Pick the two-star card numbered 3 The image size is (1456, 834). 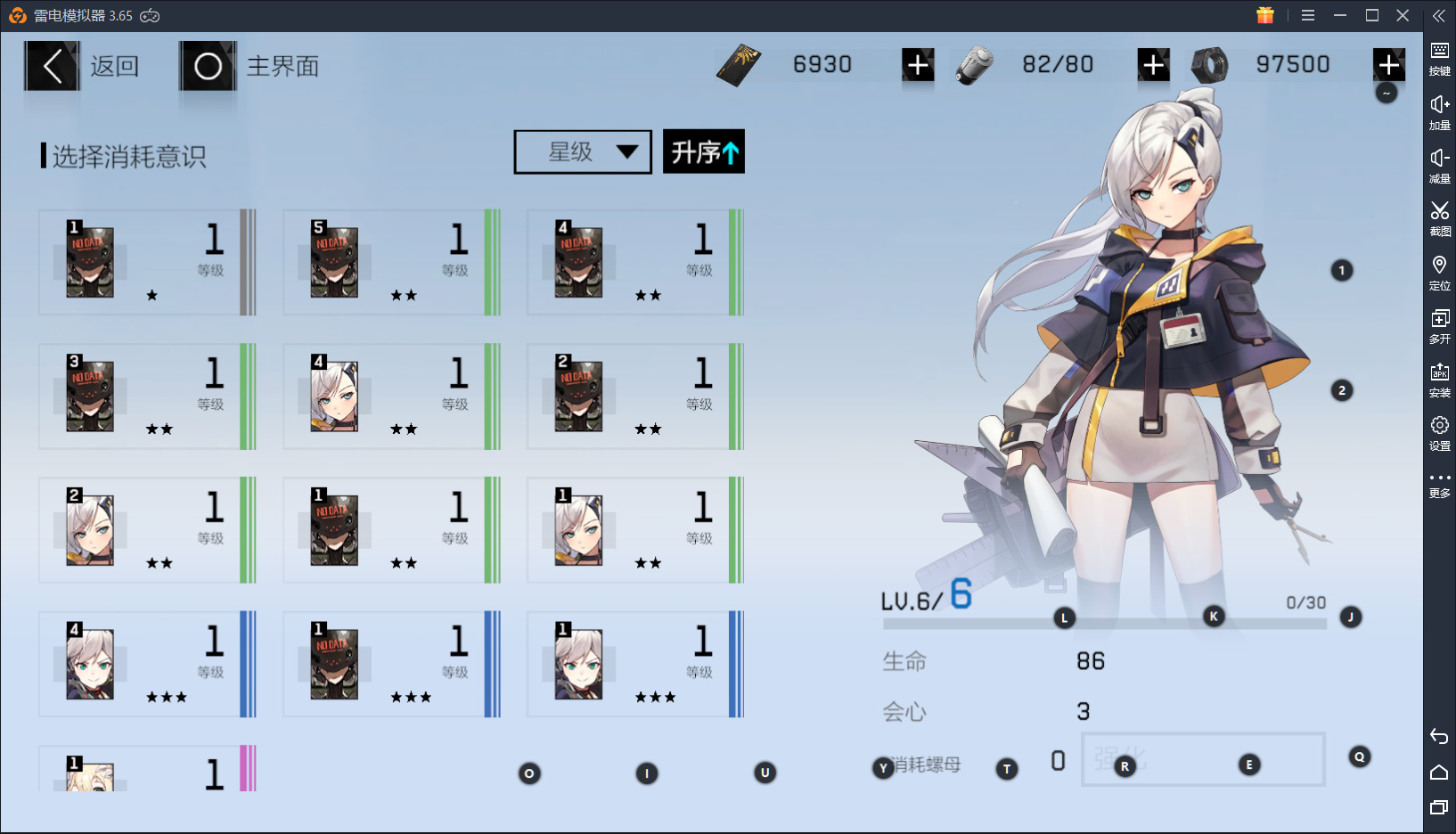click(x=147, y=397)
